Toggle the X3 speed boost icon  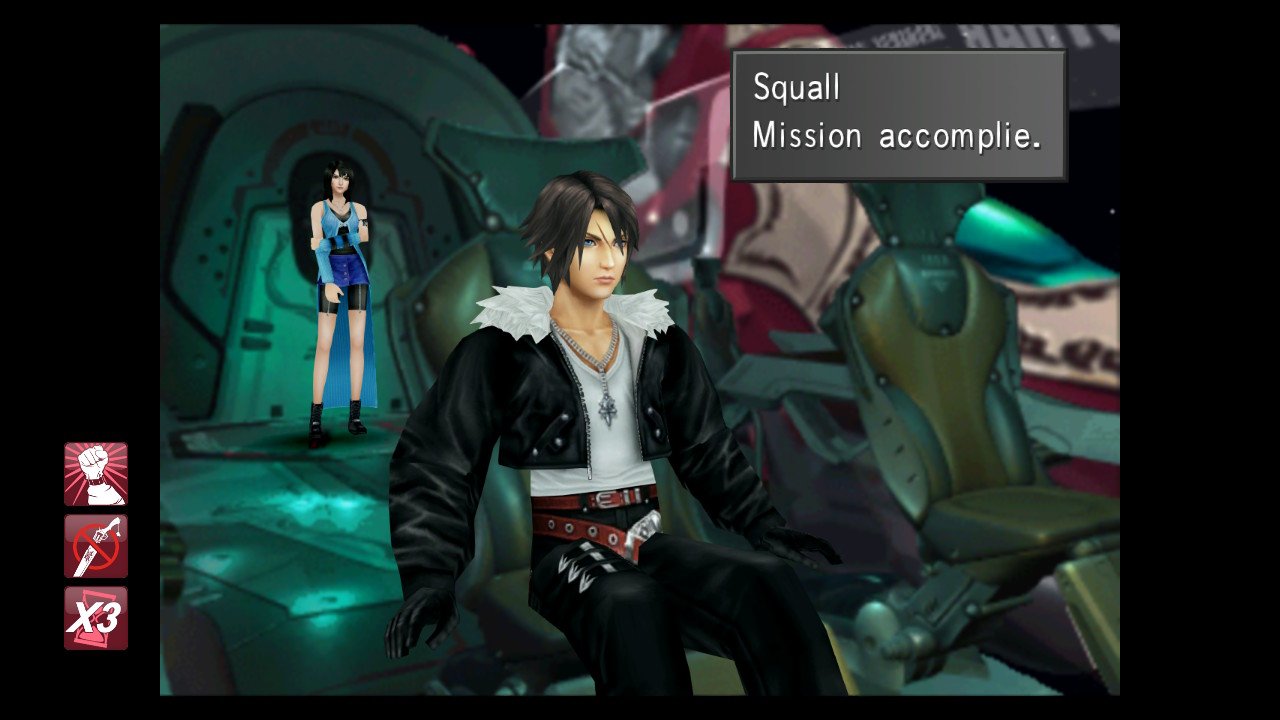click(96, 618)
